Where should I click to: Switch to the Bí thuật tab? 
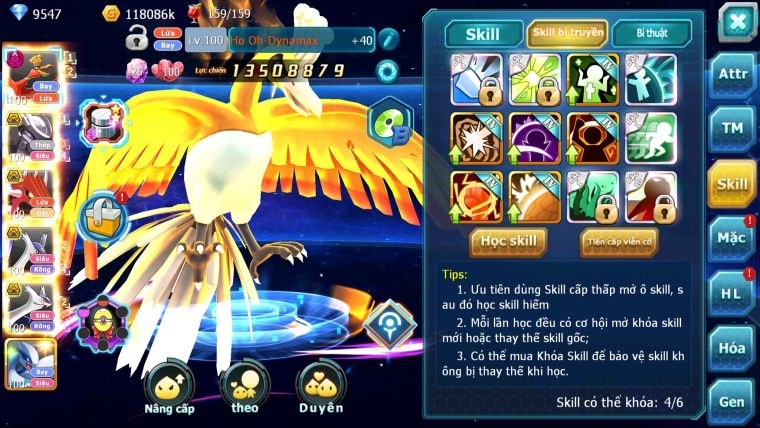click(651, 33)
